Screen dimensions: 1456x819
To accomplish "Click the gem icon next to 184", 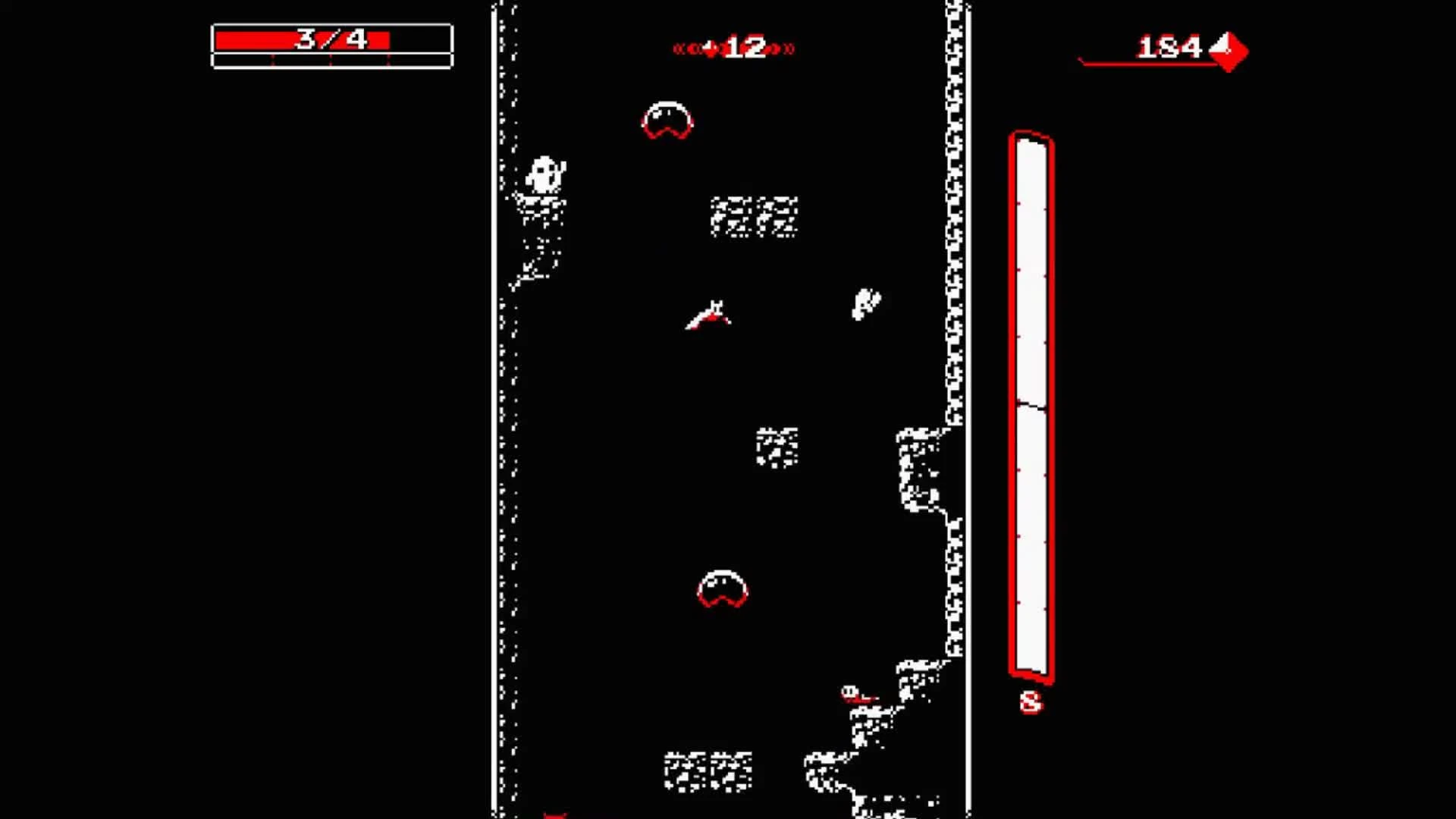I will (x=1228, y=51).
